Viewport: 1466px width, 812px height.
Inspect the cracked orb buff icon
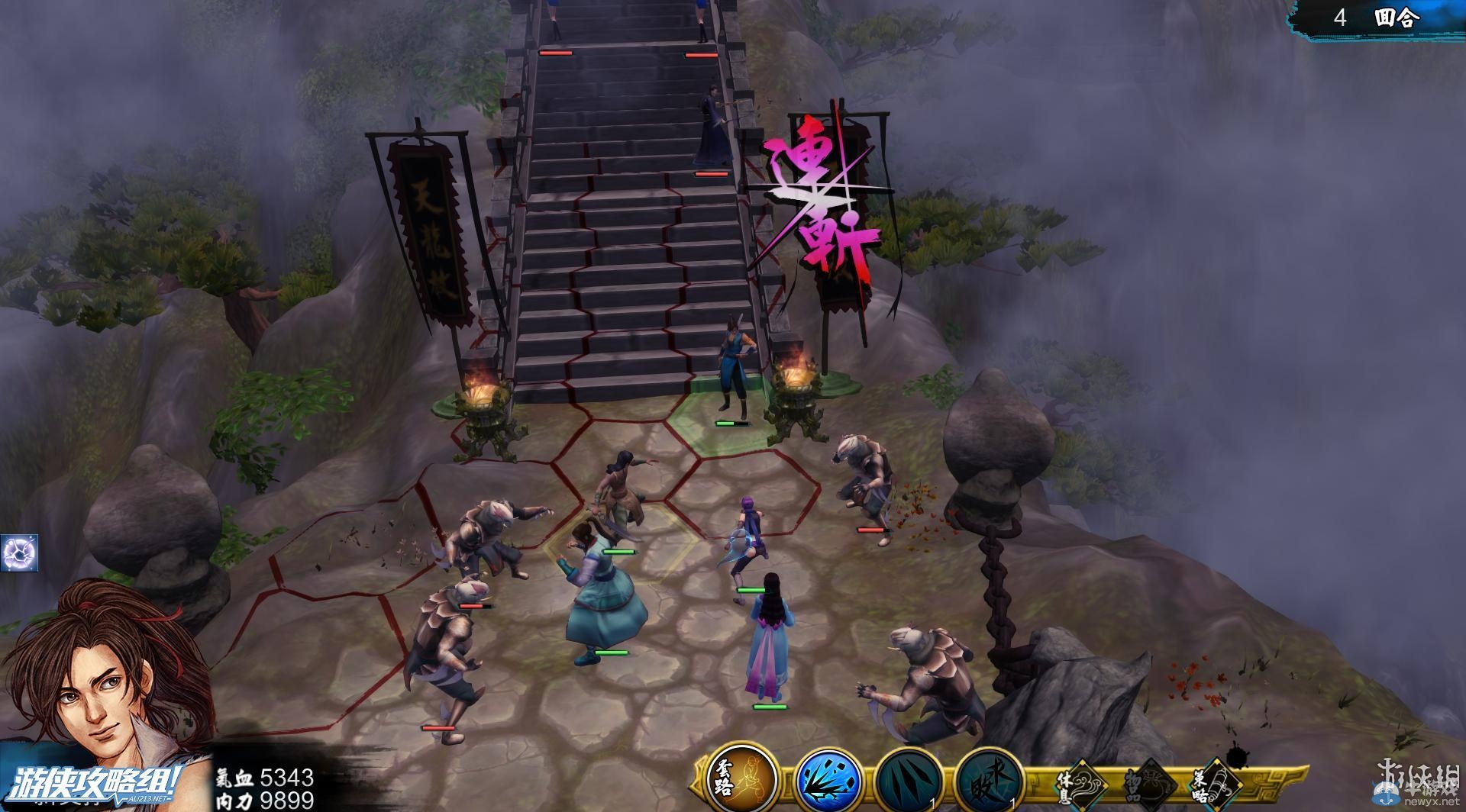[18, 553]
